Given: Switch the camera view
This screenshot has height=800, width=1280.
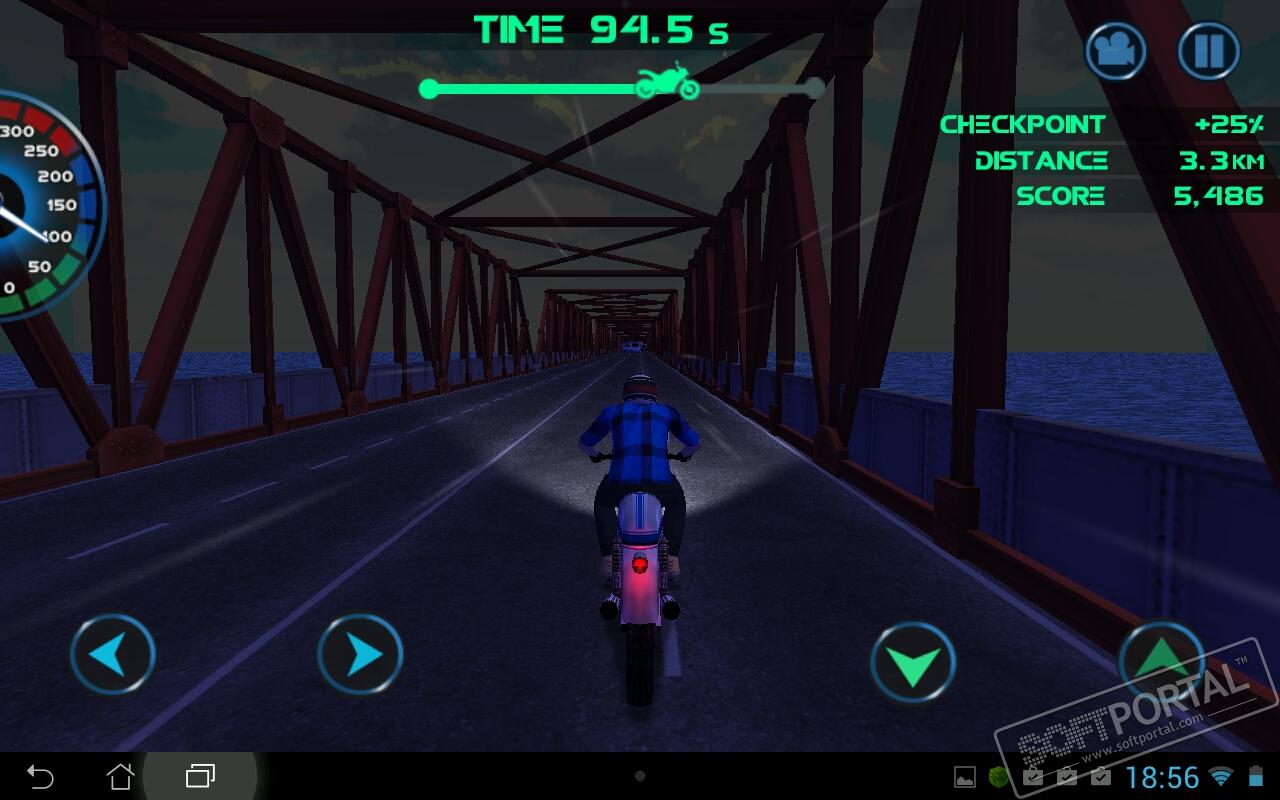Looking at the screenshot, I should point(1116,51).
